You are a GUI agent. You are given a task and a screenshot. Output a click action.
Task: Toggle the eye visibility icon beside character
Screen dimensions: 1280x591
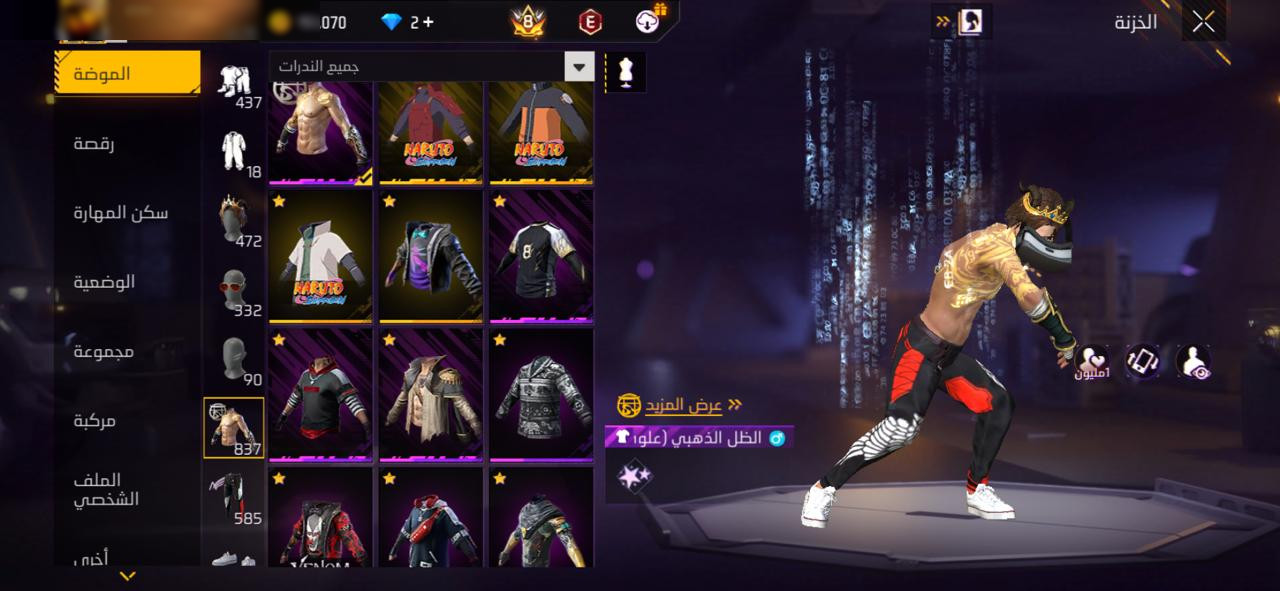[1193, 362]
